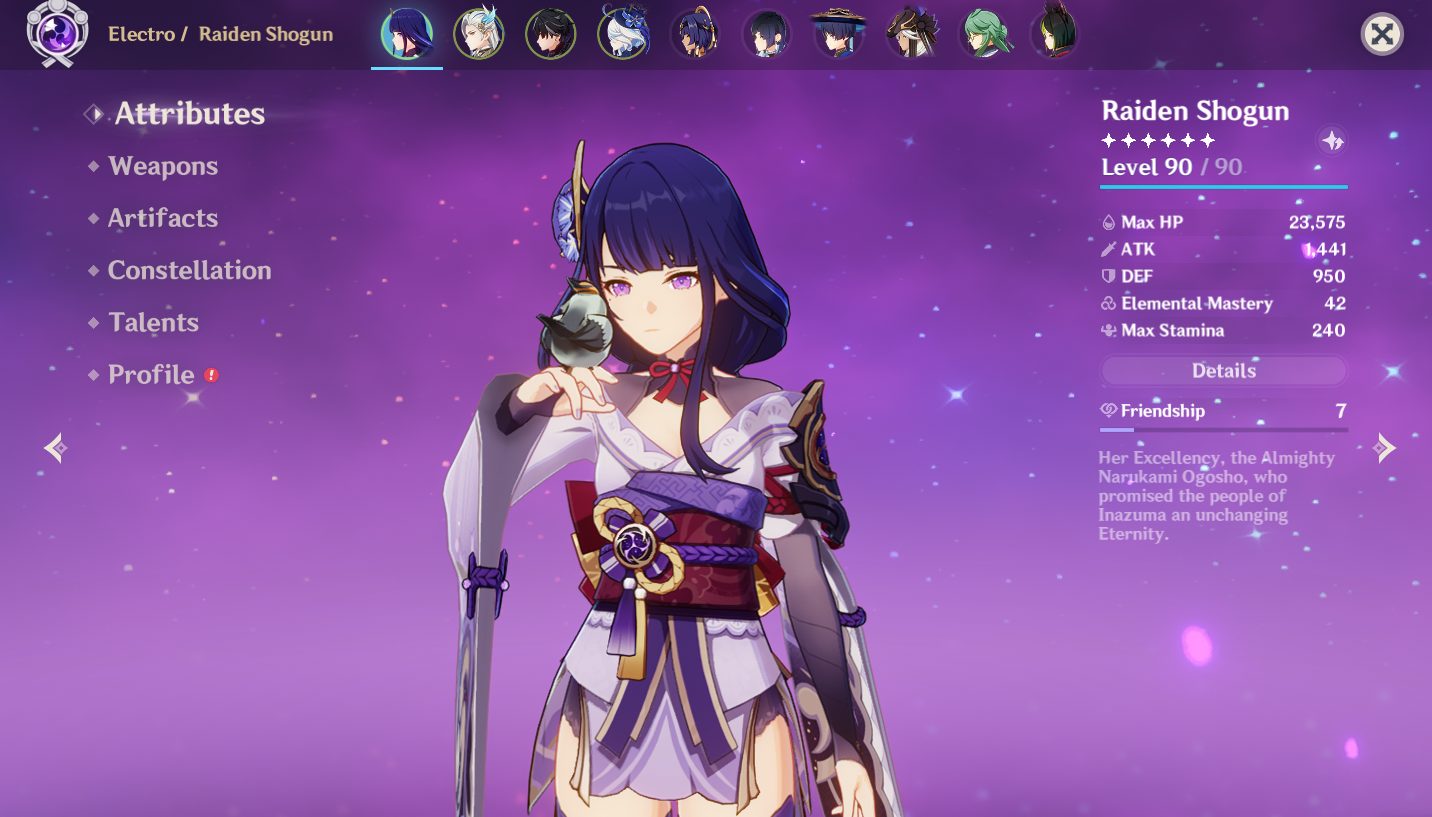1432x817 pixels.
Task: Show the Talents page
Action: pyautogui.click(x=153, y=322)
